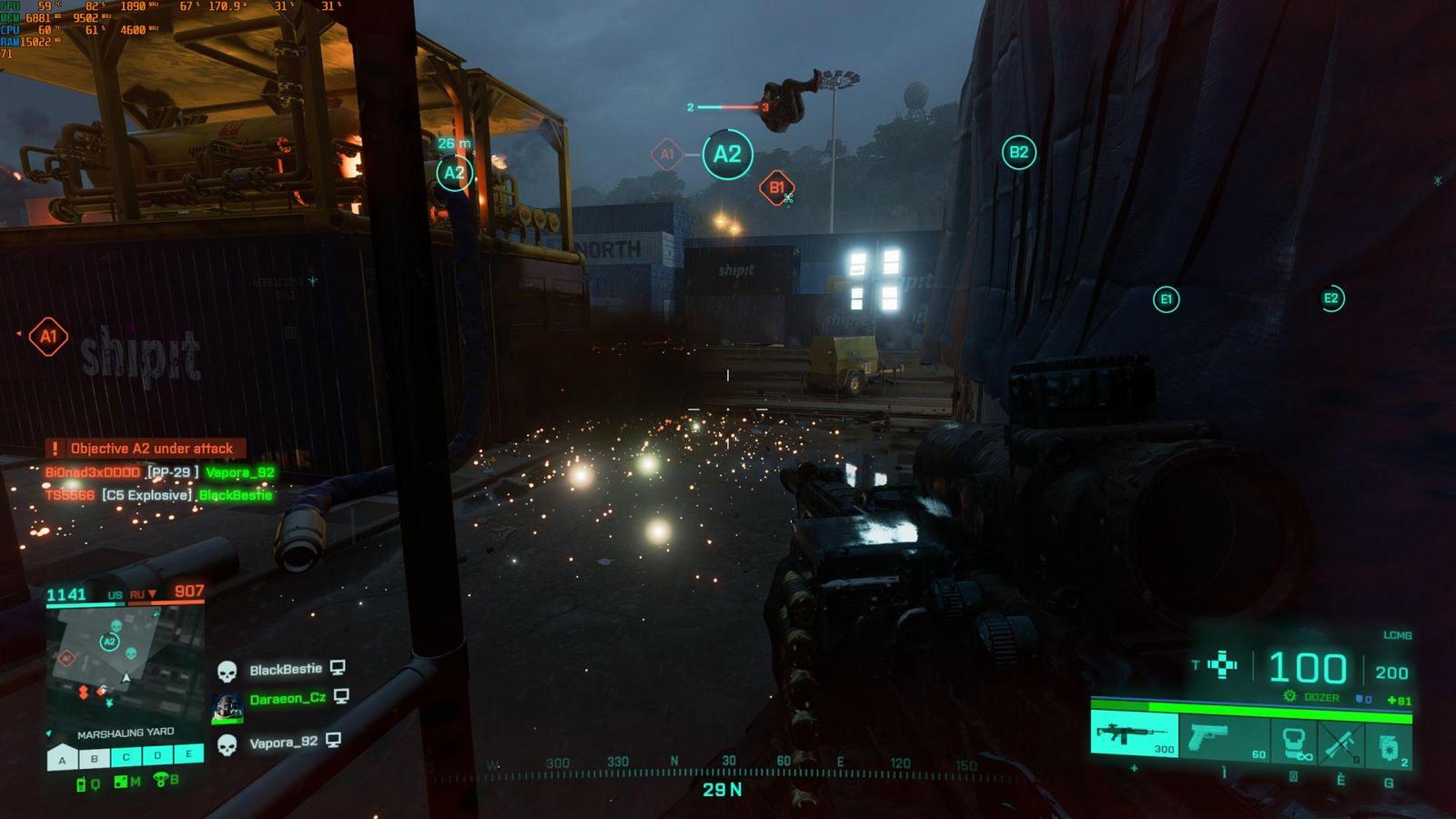
Task: Select the E1 objective marker
Action: point(1166,299)
